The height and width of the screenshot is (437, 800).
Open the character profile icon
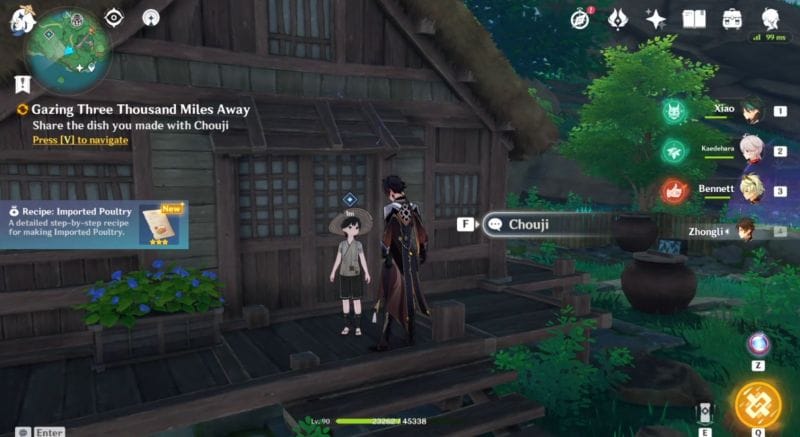(771, 18)
